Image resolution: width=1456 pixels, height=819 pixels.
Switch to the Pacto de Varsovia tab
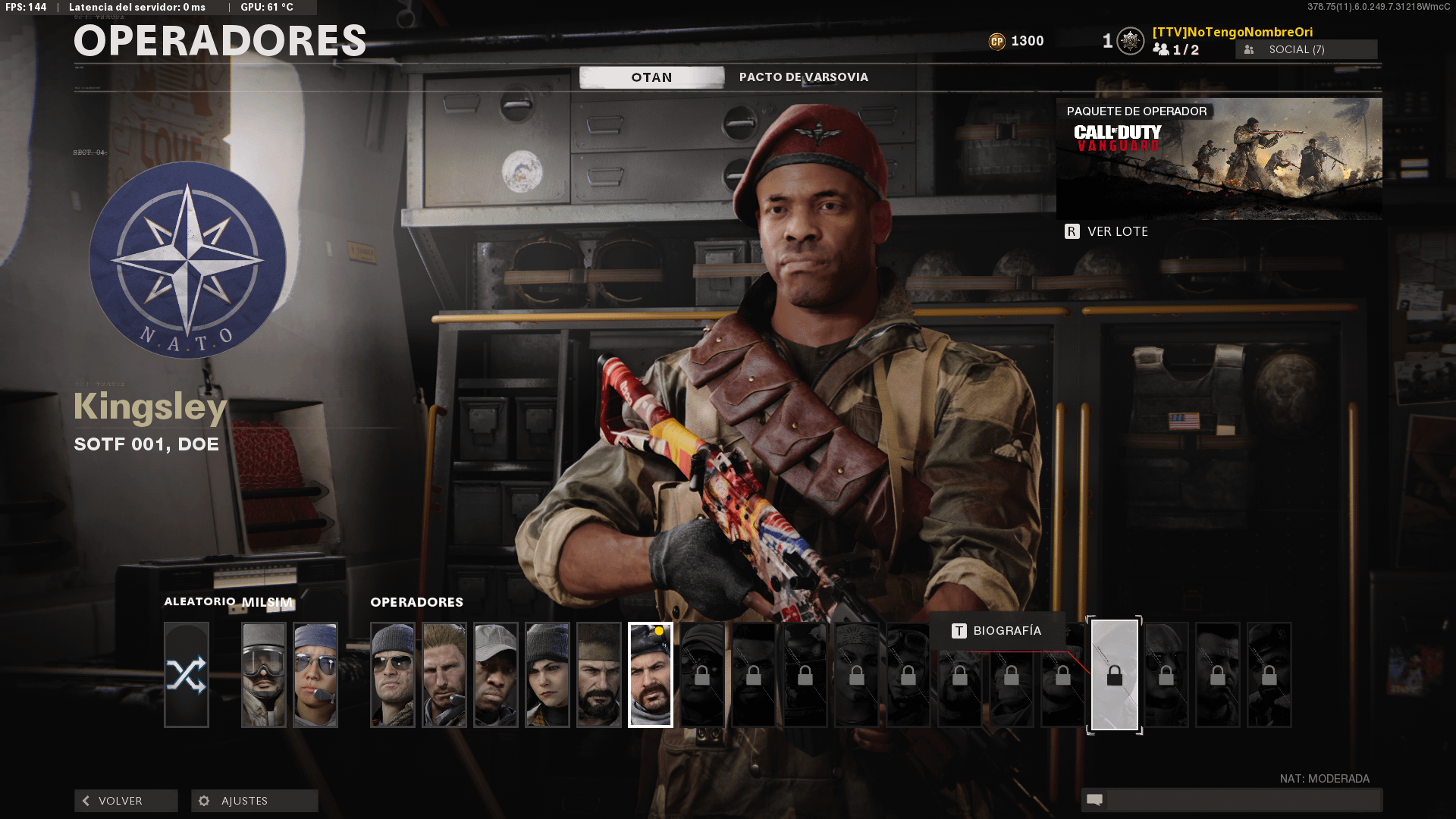point(803,77)
